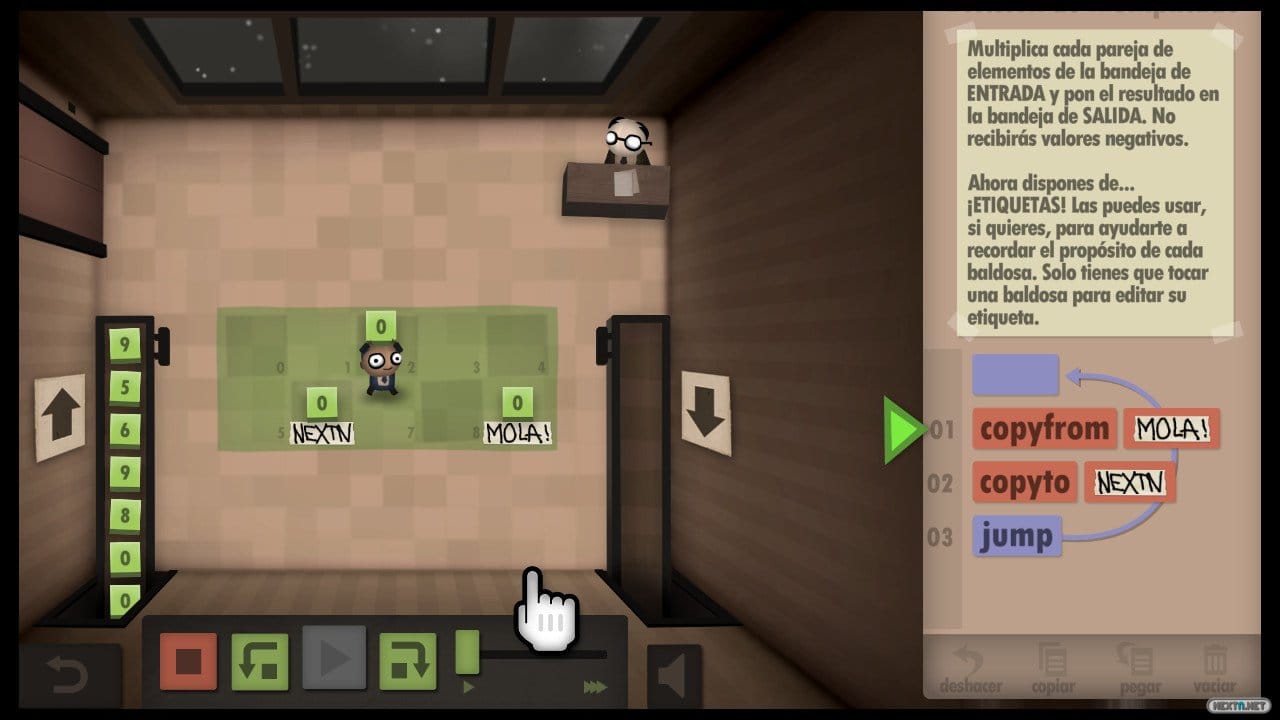Select the copyto instruction on line 02
This screenshot has width=1280, height=720.
point(1024,483)
